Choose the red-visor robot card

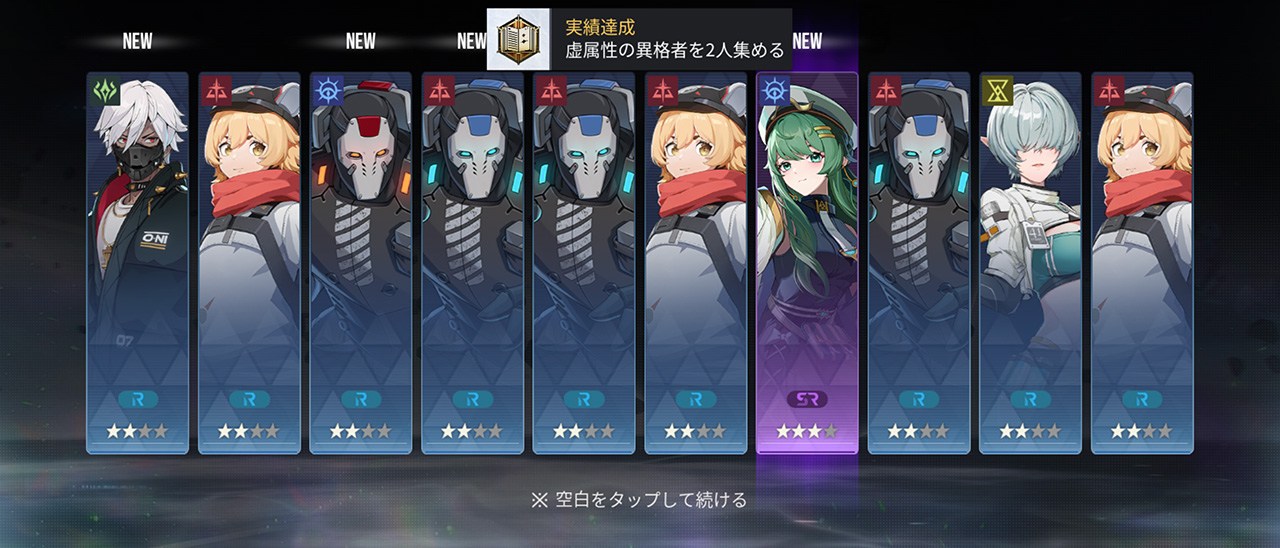[360, 262]
